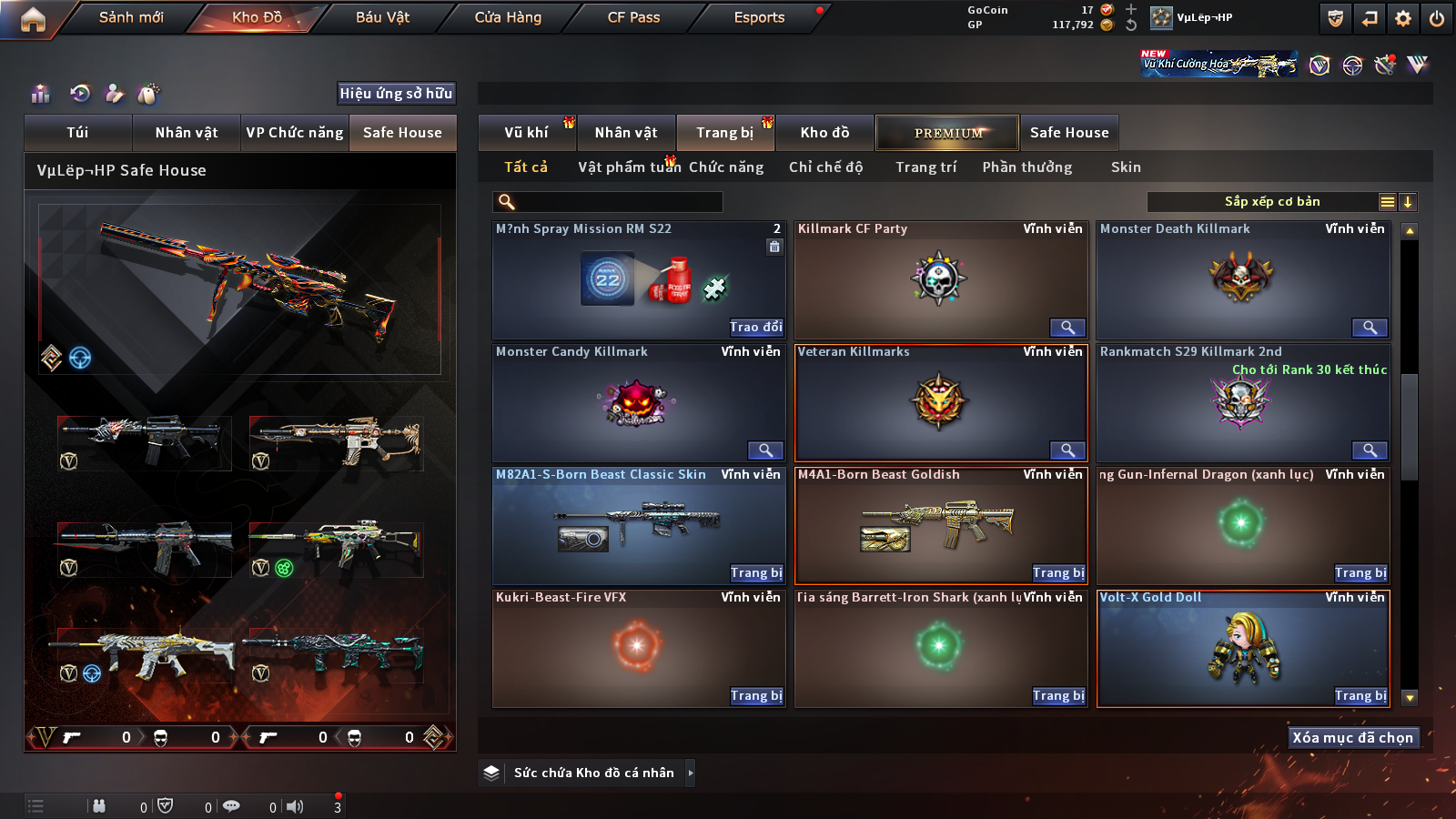Filter by Chỉ chế độ category
The image size is (1456, 819).
click(x=825, y=167)
